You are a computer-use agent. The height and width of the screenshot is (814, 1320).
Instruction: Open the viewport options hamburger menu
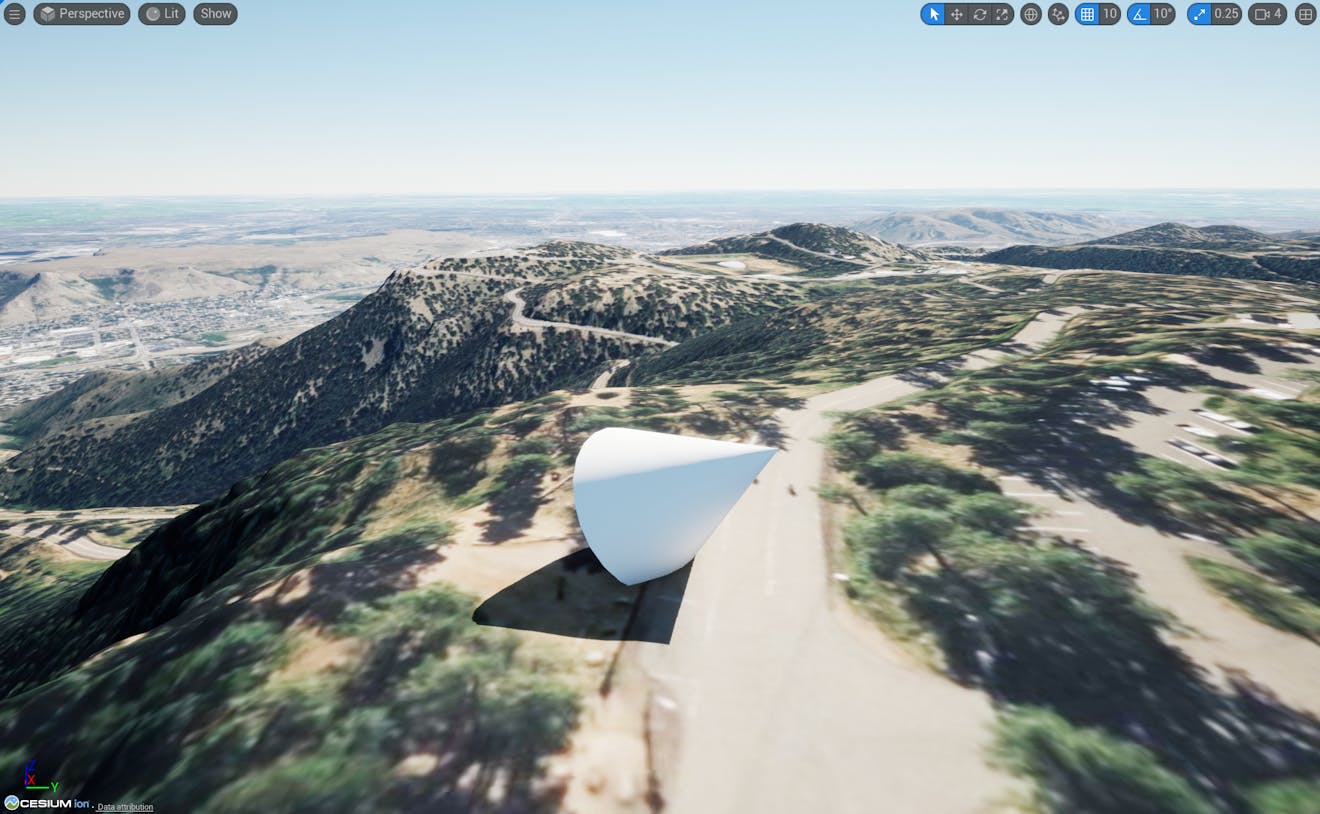15,14
